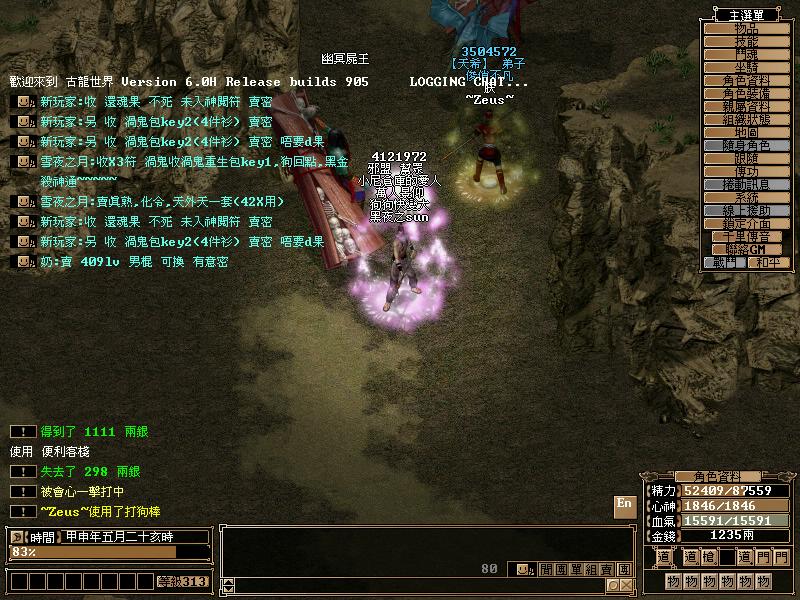Screen dimensions: 800x600
Task: Click the En input language button
Action: (624, 504)
